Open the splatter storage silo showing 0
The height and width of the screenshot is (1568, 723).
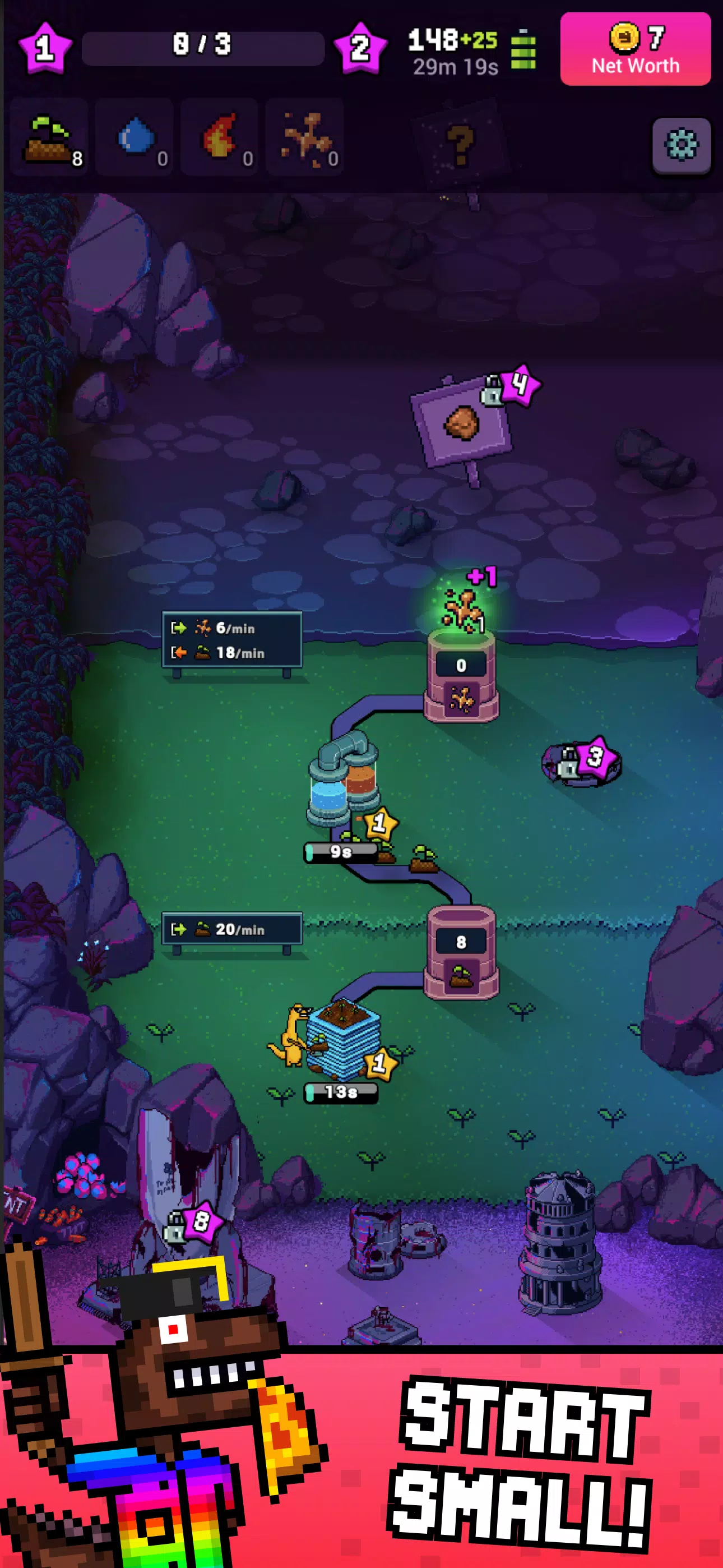[461, 676]
